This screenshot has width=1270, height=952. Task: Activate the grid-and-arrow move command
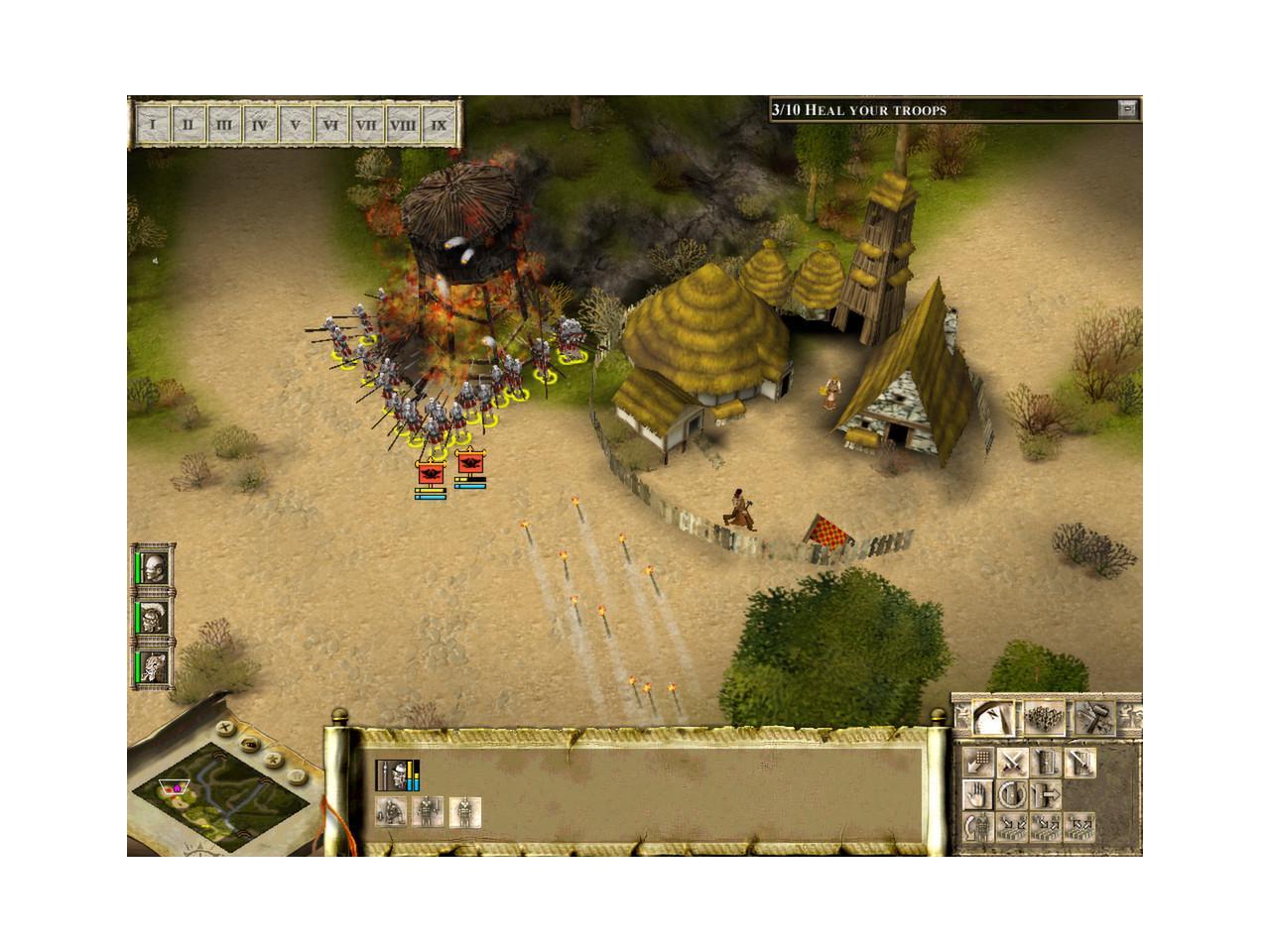click(979, 763)
